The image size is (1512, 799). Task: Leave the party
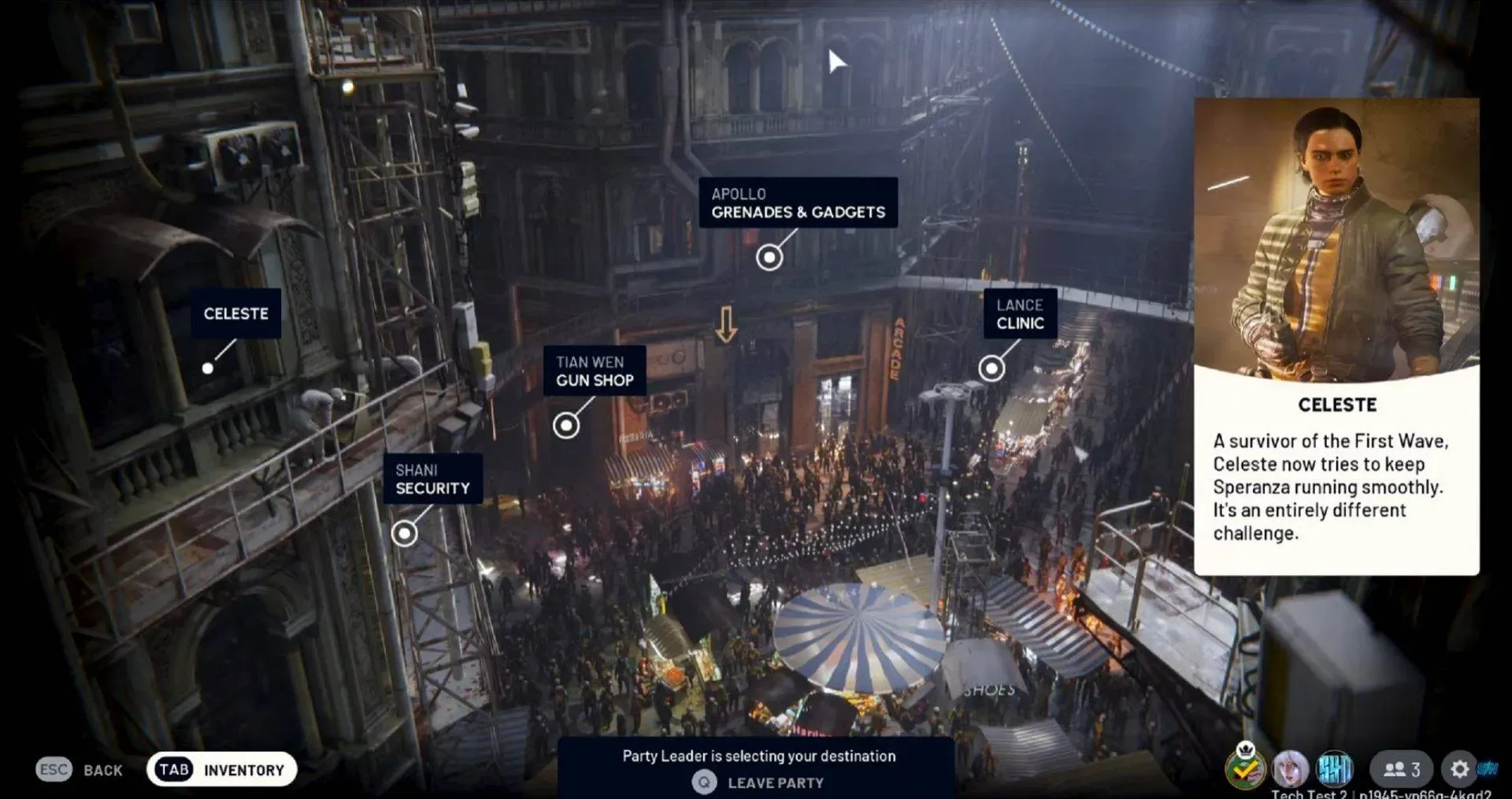coord(758,782)
